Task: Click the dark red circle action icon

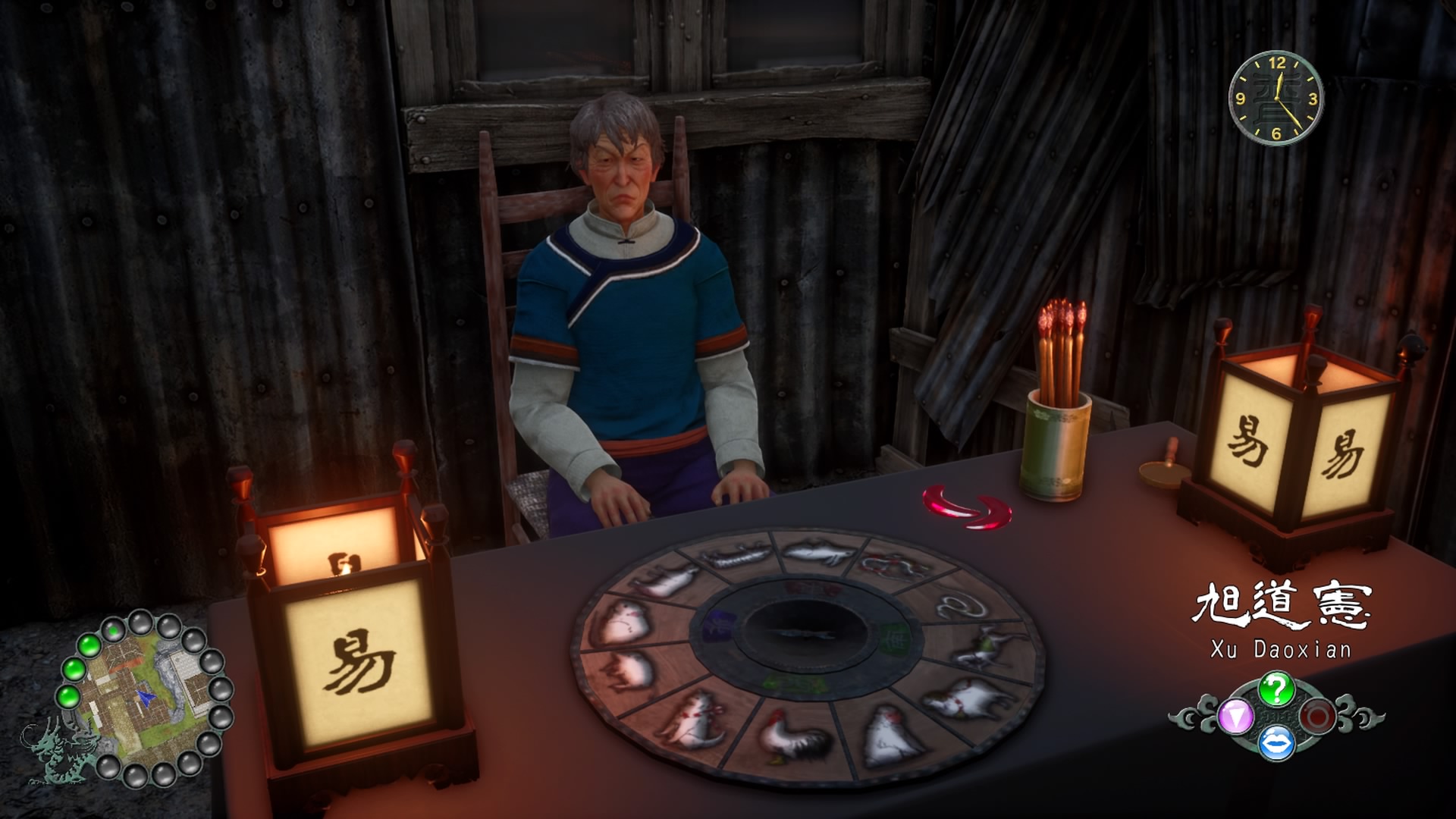Action: (1318, 717)
